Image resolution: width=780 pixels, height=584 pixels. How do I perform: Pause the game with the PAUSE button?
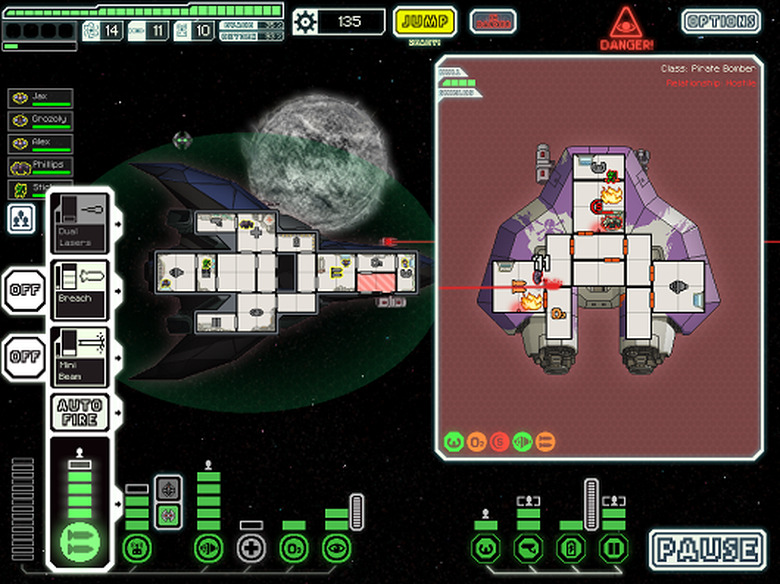[x=706, y=549]
